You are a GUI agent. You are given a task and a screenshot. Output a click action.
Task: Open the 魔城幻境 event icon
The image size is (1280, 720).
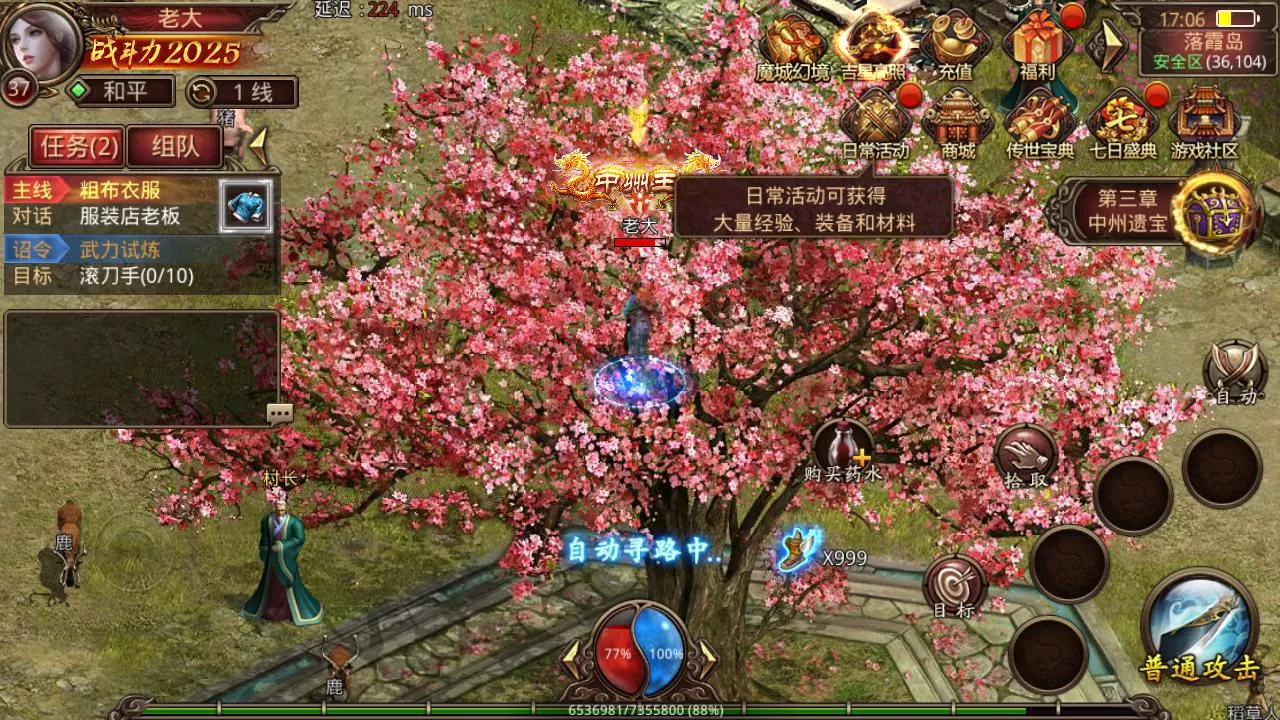coord(792,45)
